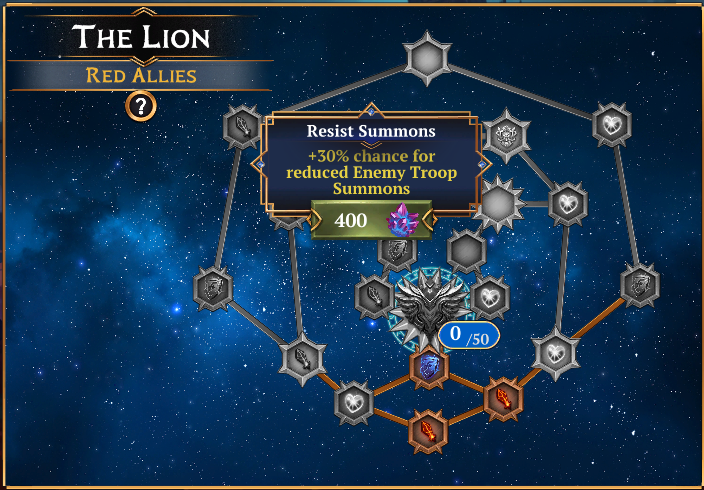Select the large spiked grey star node
Viewport: 704px width, 490px height.
pos(501,204)
